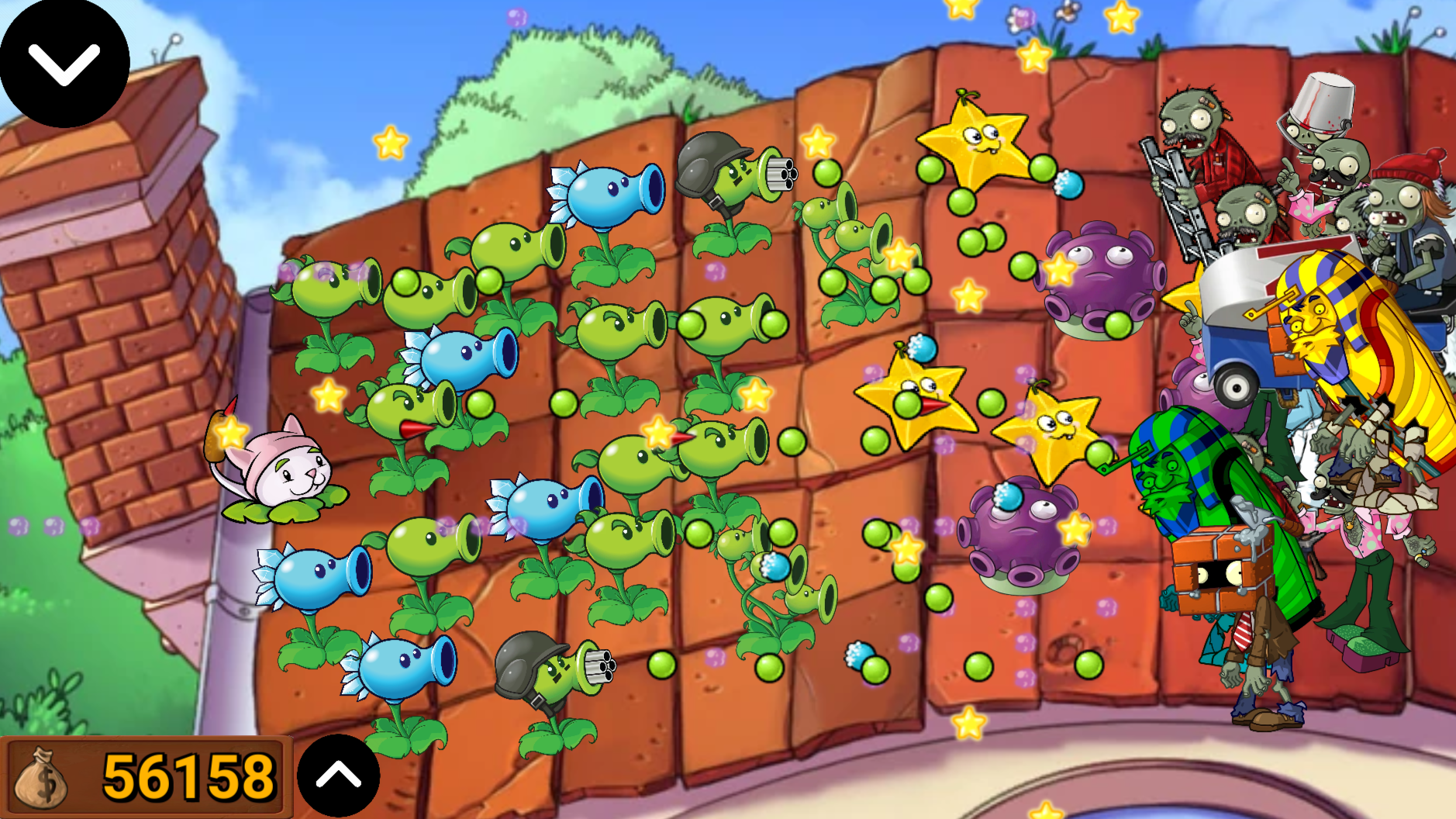Collapse the game view with the top-left chevron
The image size is (1456, 819).
[64, 62]
